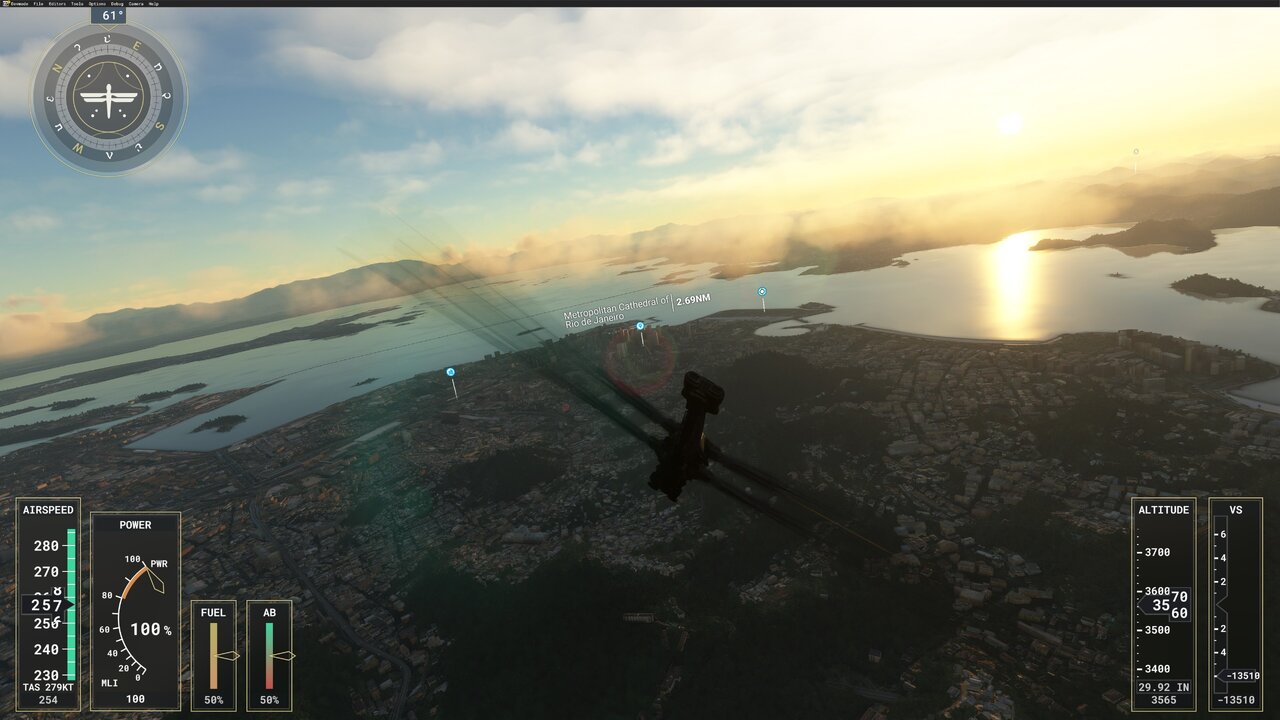This screenshot has width=1280, height=720.
Task: Open the Editors menu
Action: click(57, 4)
